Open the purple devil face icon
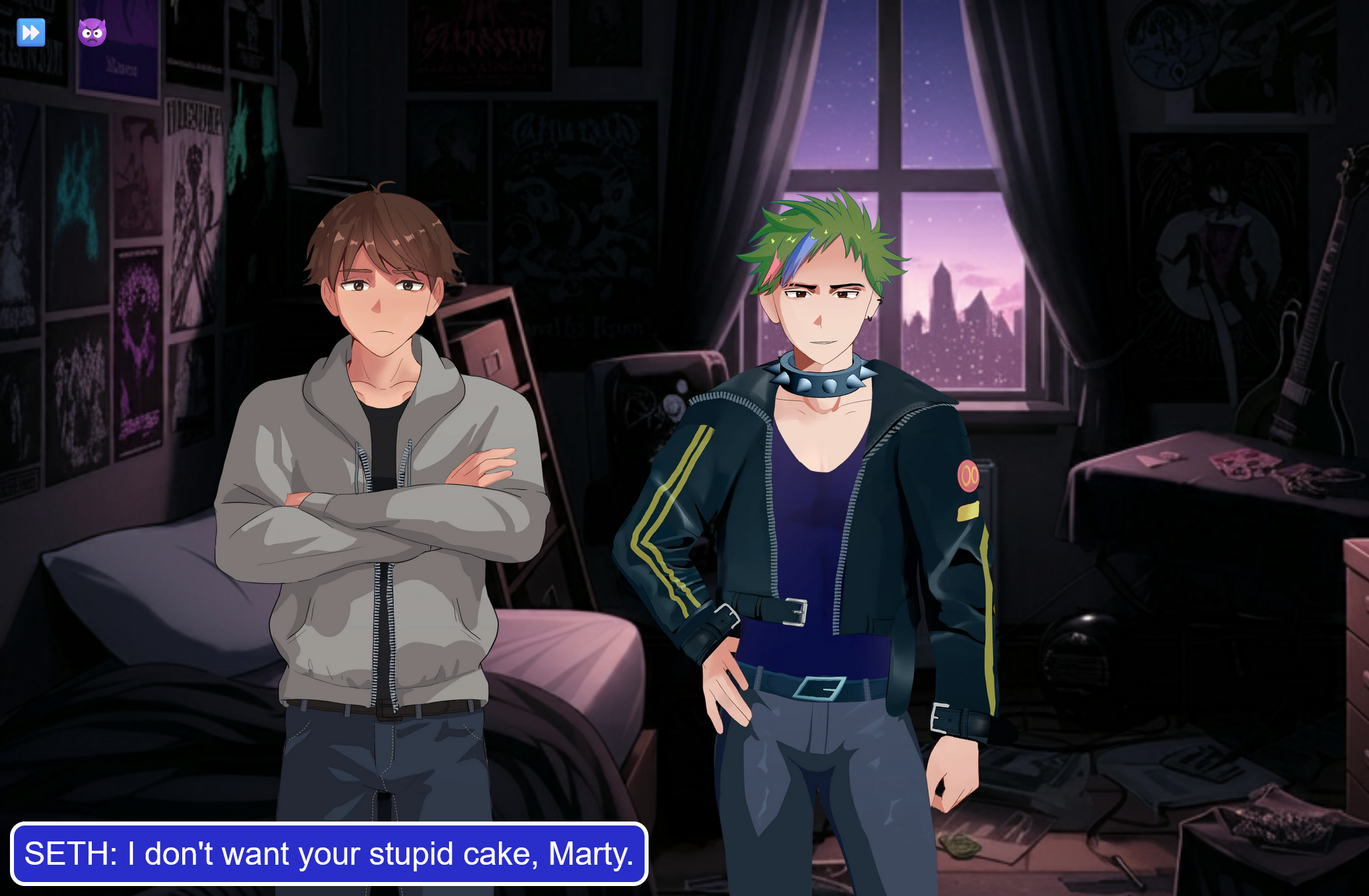 pyautogui.click(x=92, y=32)
